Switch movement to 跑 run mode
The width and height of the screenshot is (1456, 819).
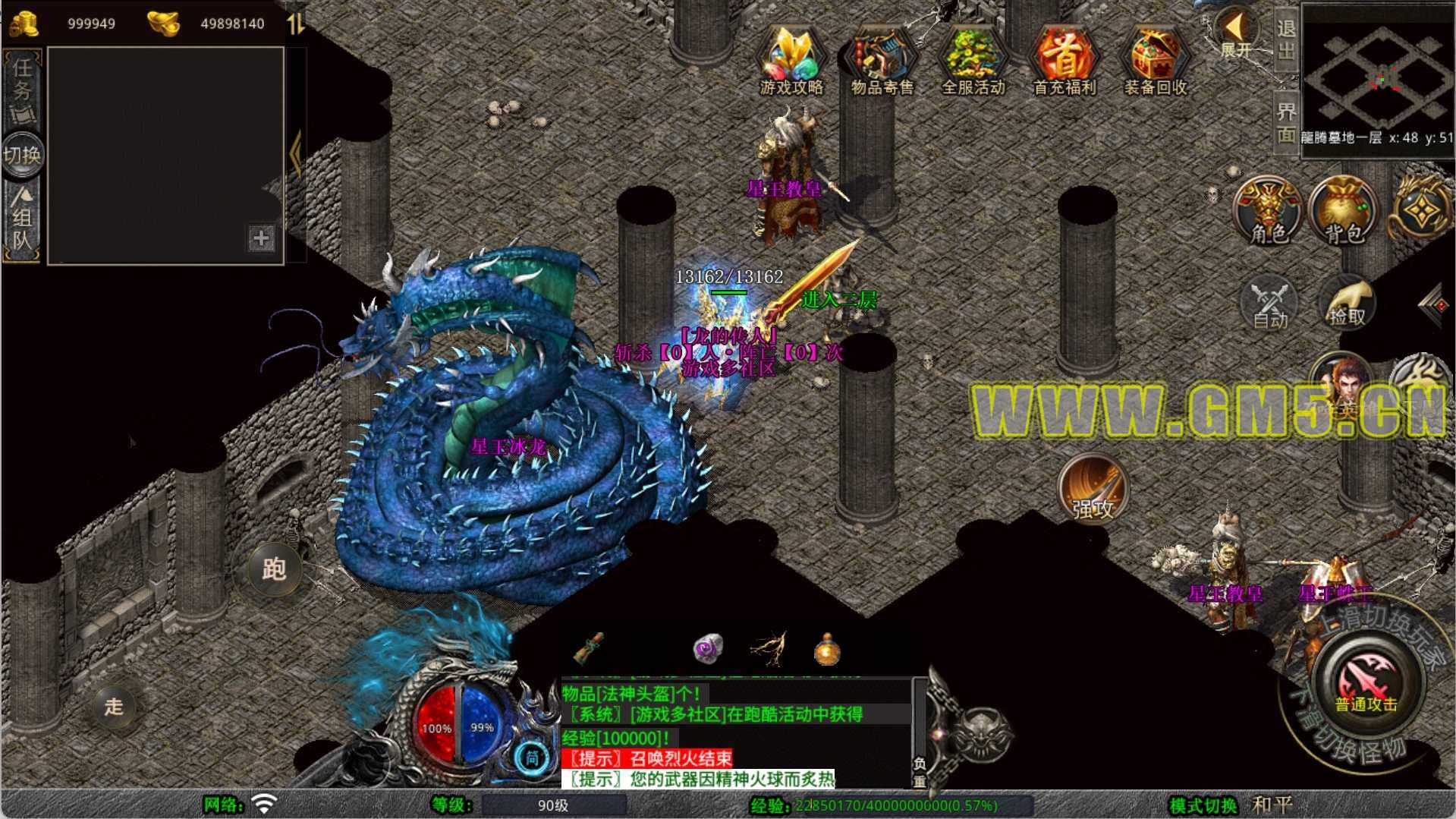[274, 569]
